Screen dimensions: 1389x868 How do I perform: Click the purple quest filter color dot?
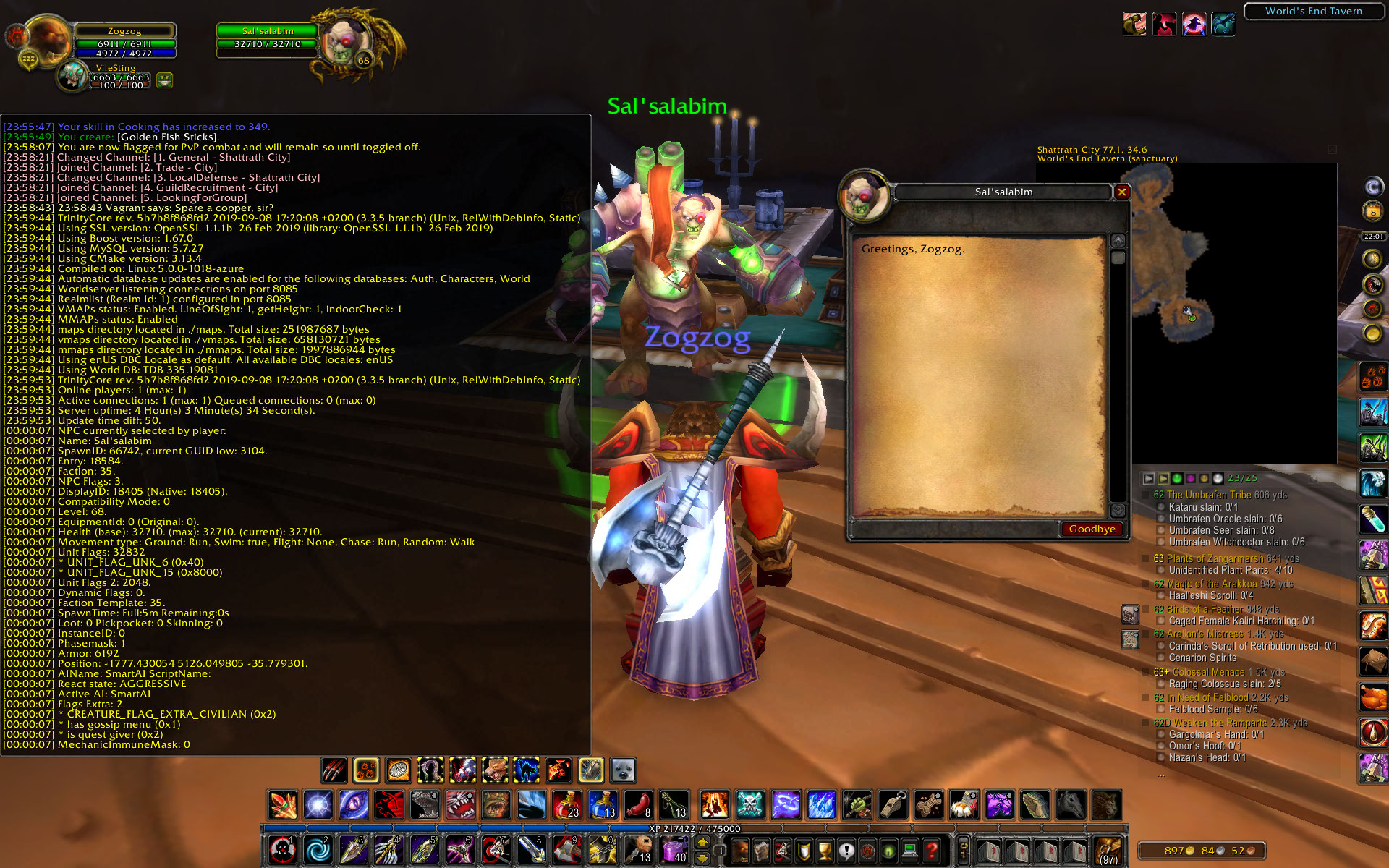click(x=1191, y=478)
